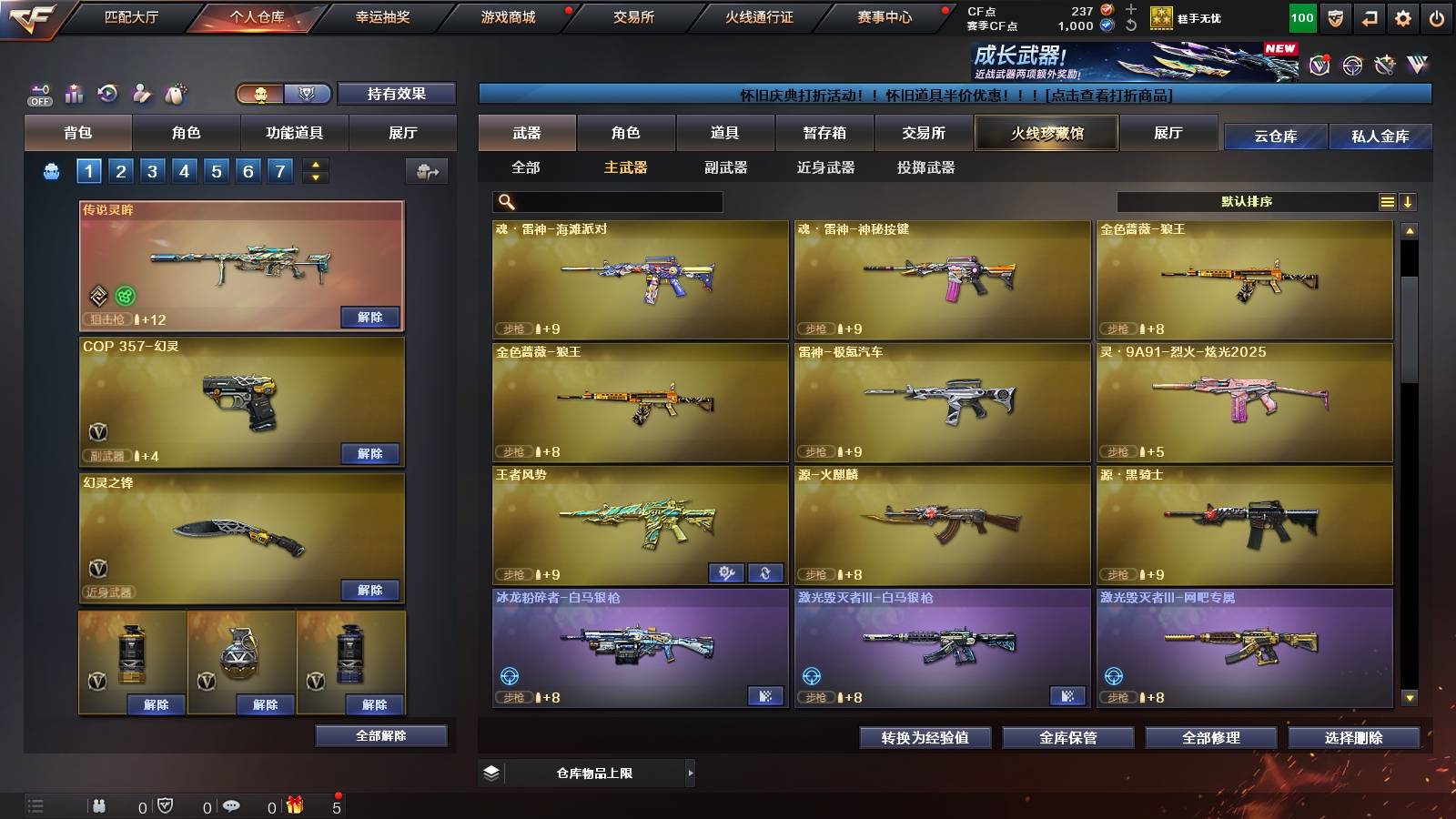The height and width of the screenshot is (819, 1456).
Task: Click the replay/refresh icon in left toolbar
Action: [x=106, y=91]
